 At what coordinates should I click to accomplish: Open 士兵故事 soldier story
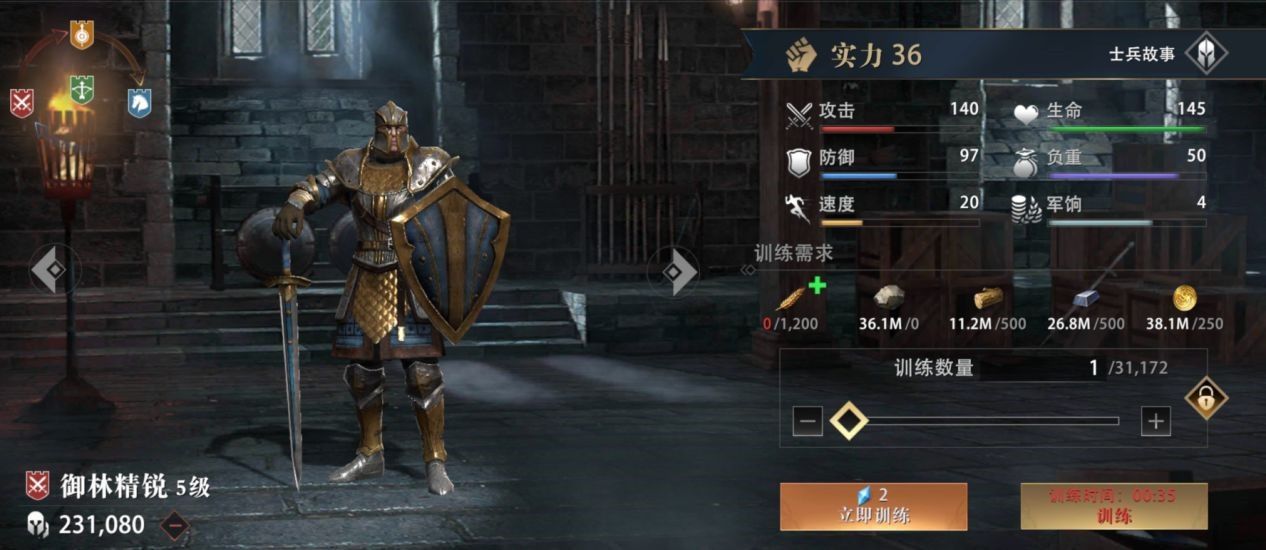pyautogui.click(x=1205, y=54)
